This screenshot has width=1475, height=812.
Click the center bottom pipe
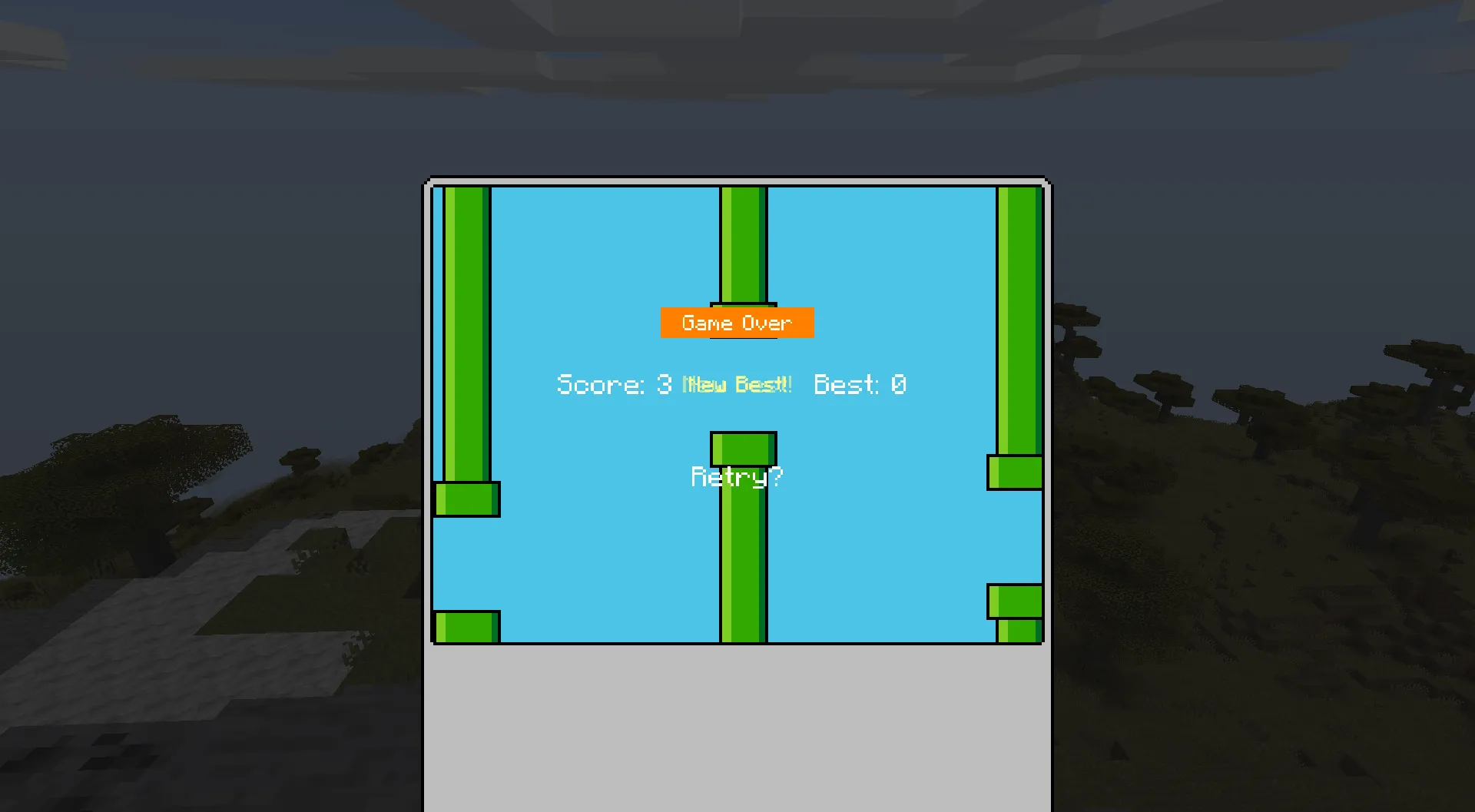pos(740,553)
